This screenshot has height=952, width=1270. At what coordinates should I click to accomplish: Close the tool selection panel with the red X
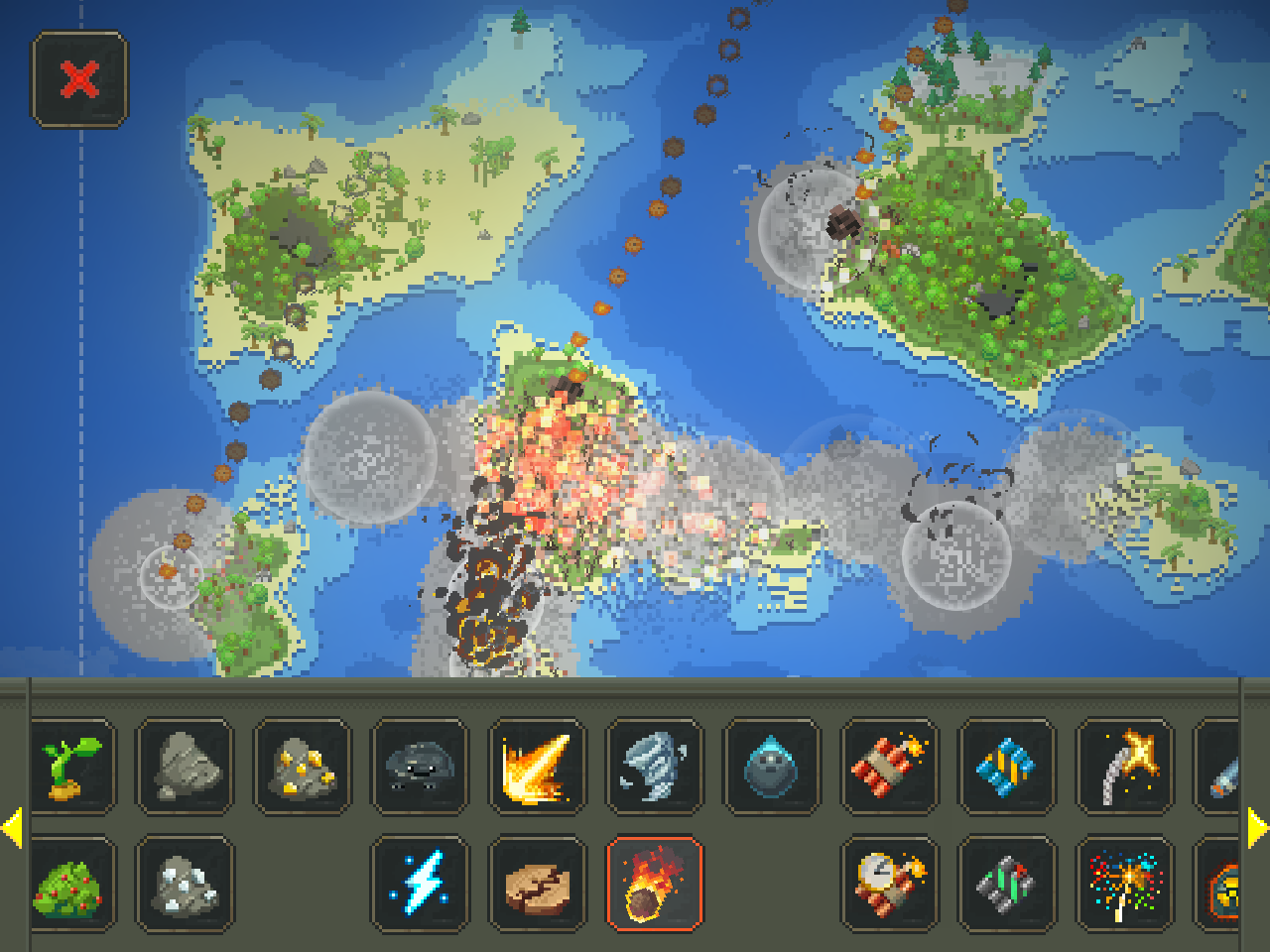[81, 78]
